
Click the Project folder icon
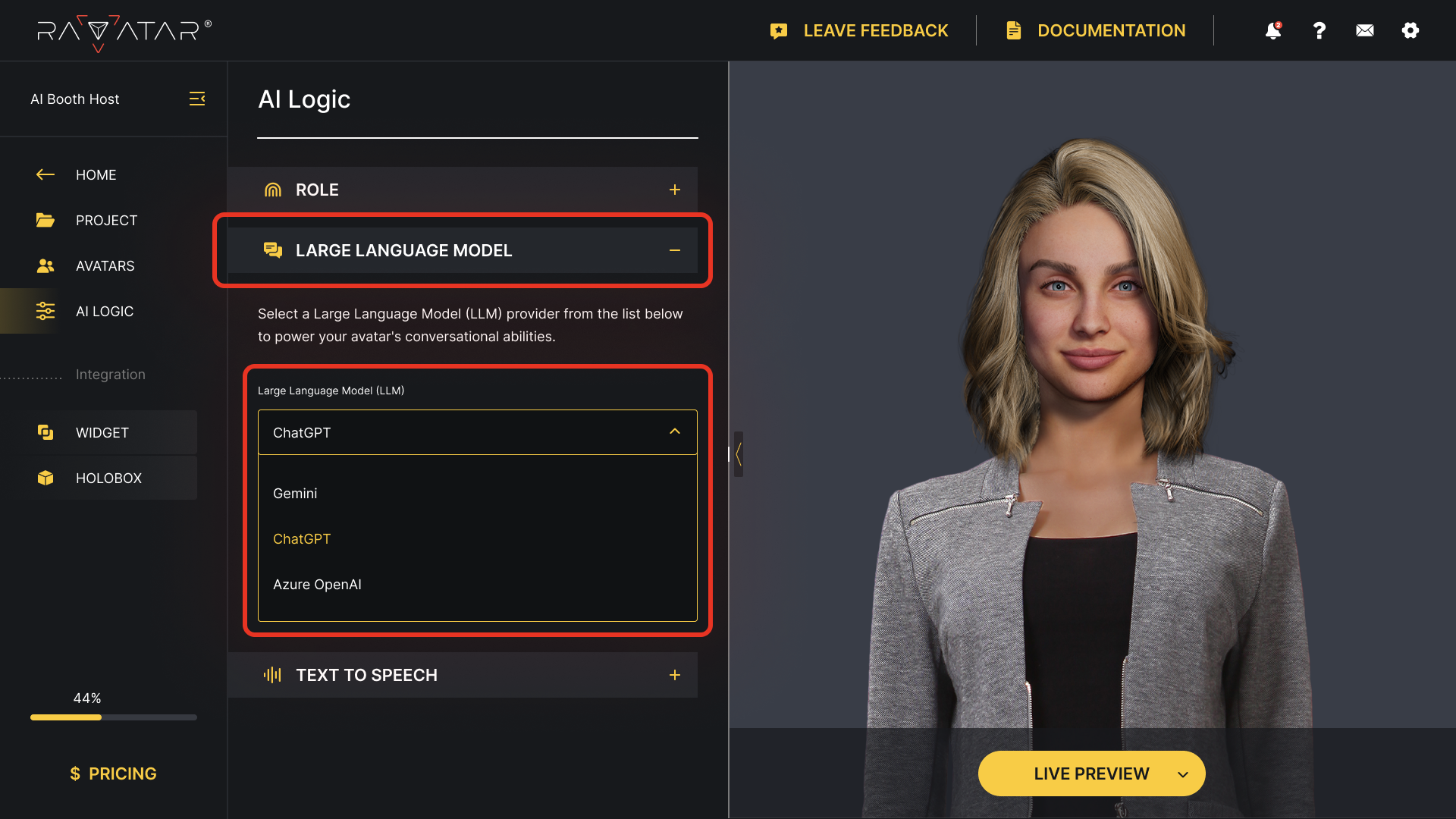coord(45,220)
